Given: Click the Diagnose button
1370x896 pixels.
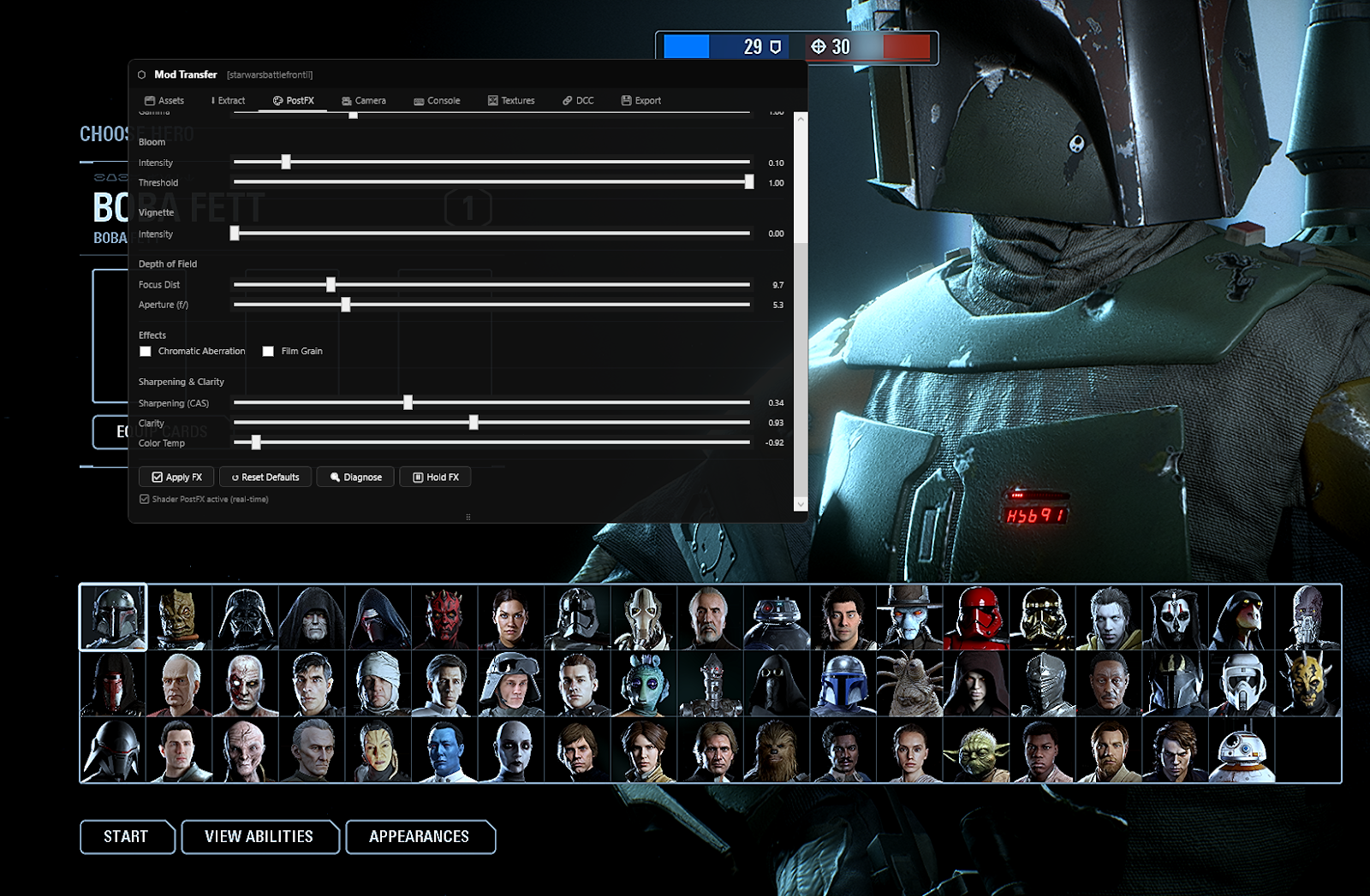Looking at the screenshot, I should tap(354, 477).
